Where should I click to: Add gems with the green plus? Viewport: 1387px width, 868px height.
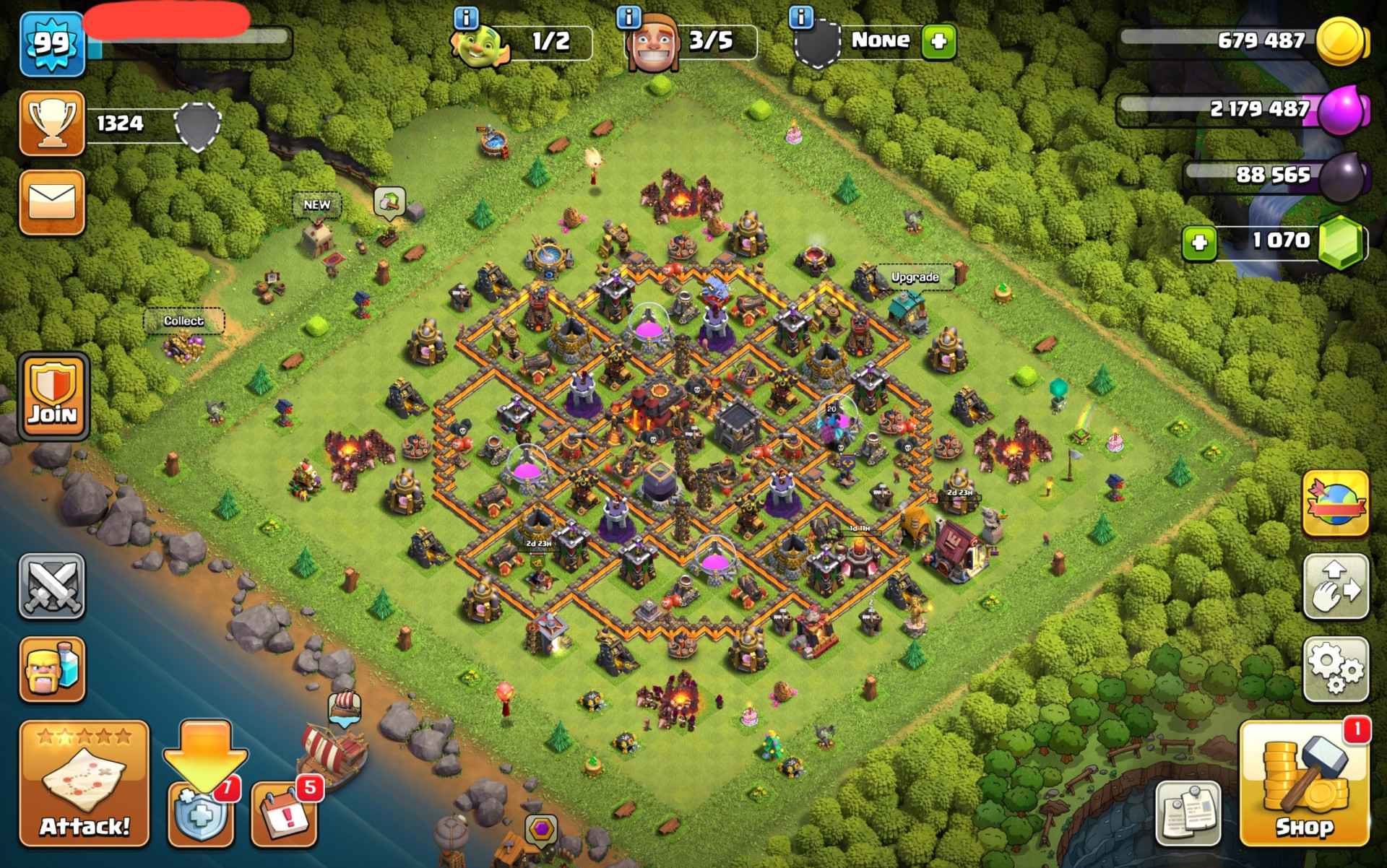pyautogui.click(x=1199, y=243)
